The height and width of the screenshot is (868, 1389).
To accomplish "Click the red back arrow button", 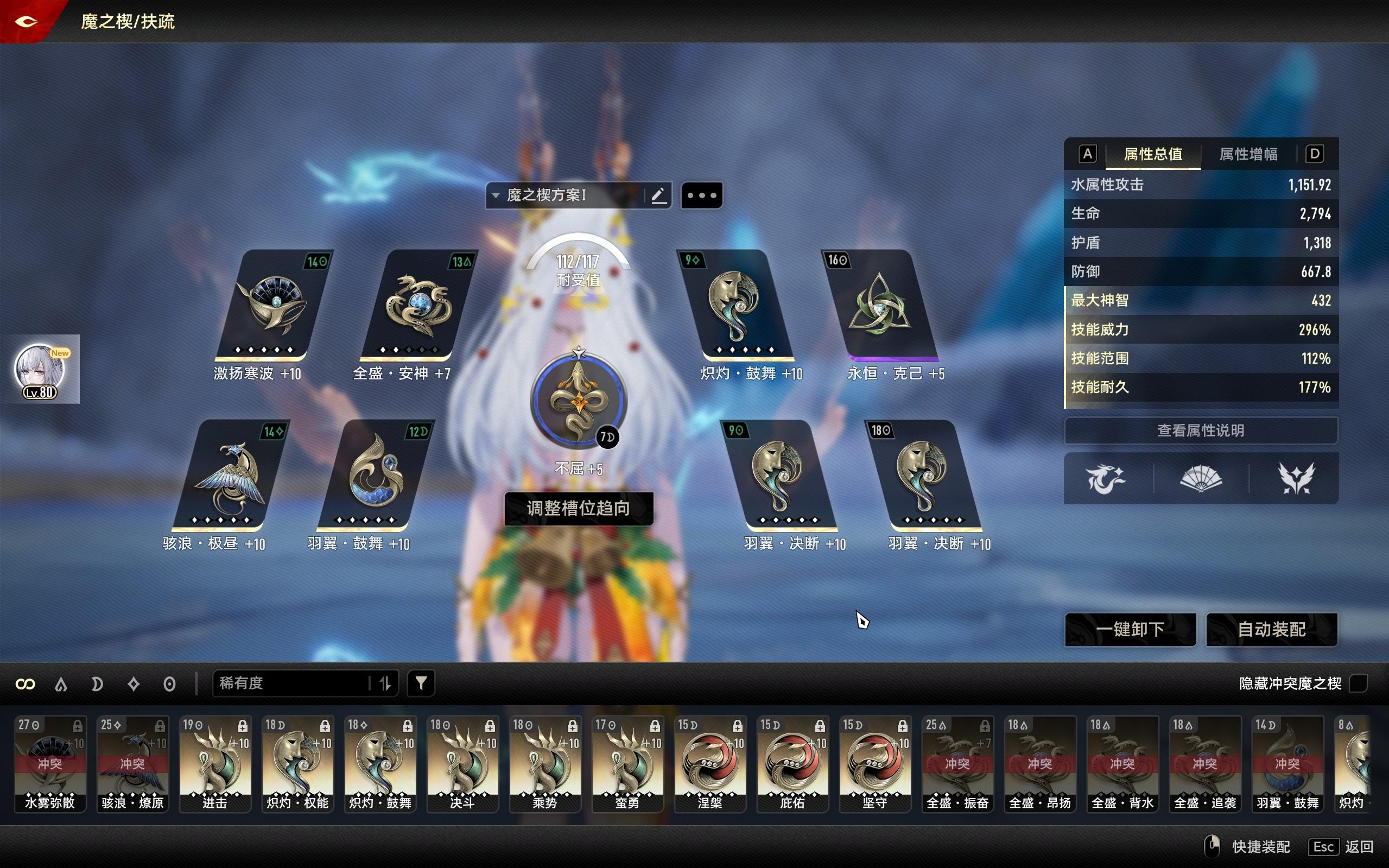I will [27, 22].
